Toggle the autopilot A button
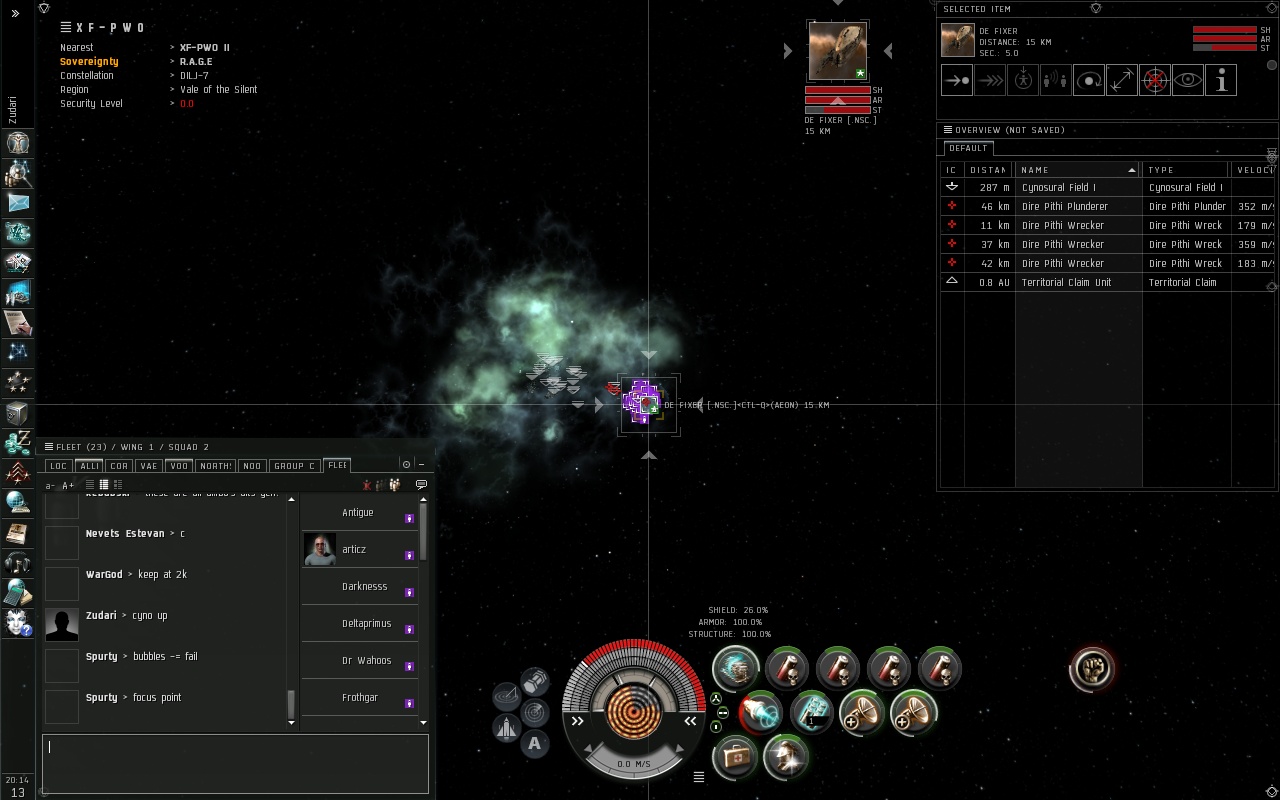Image resolution: width=1280 pixels, height=800 pixels. tap(534, 743)
